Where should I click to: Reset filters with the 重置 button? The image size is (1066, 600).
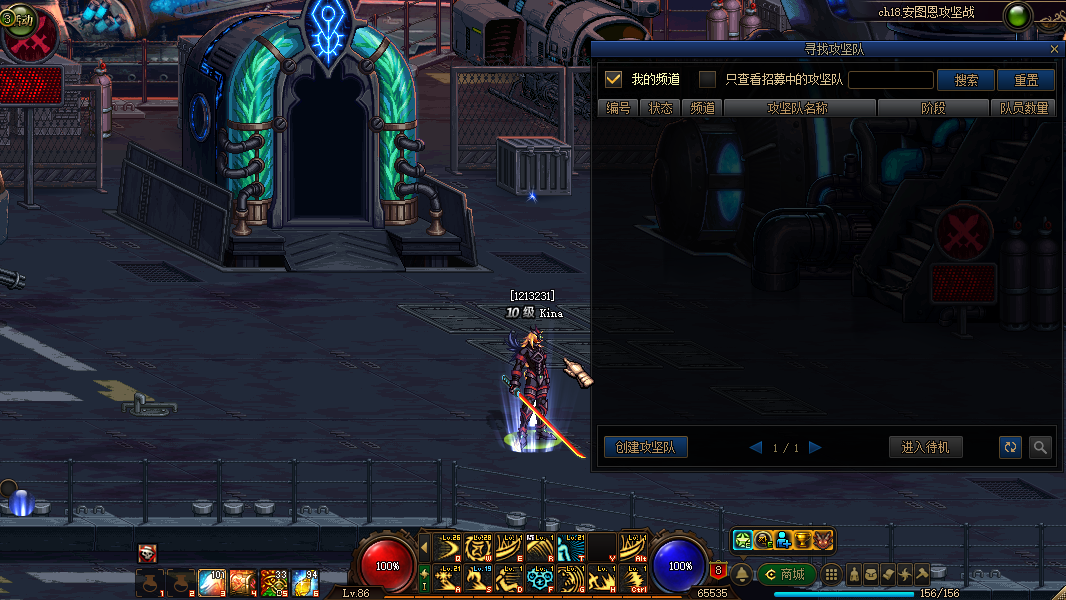pos(1026,80)
